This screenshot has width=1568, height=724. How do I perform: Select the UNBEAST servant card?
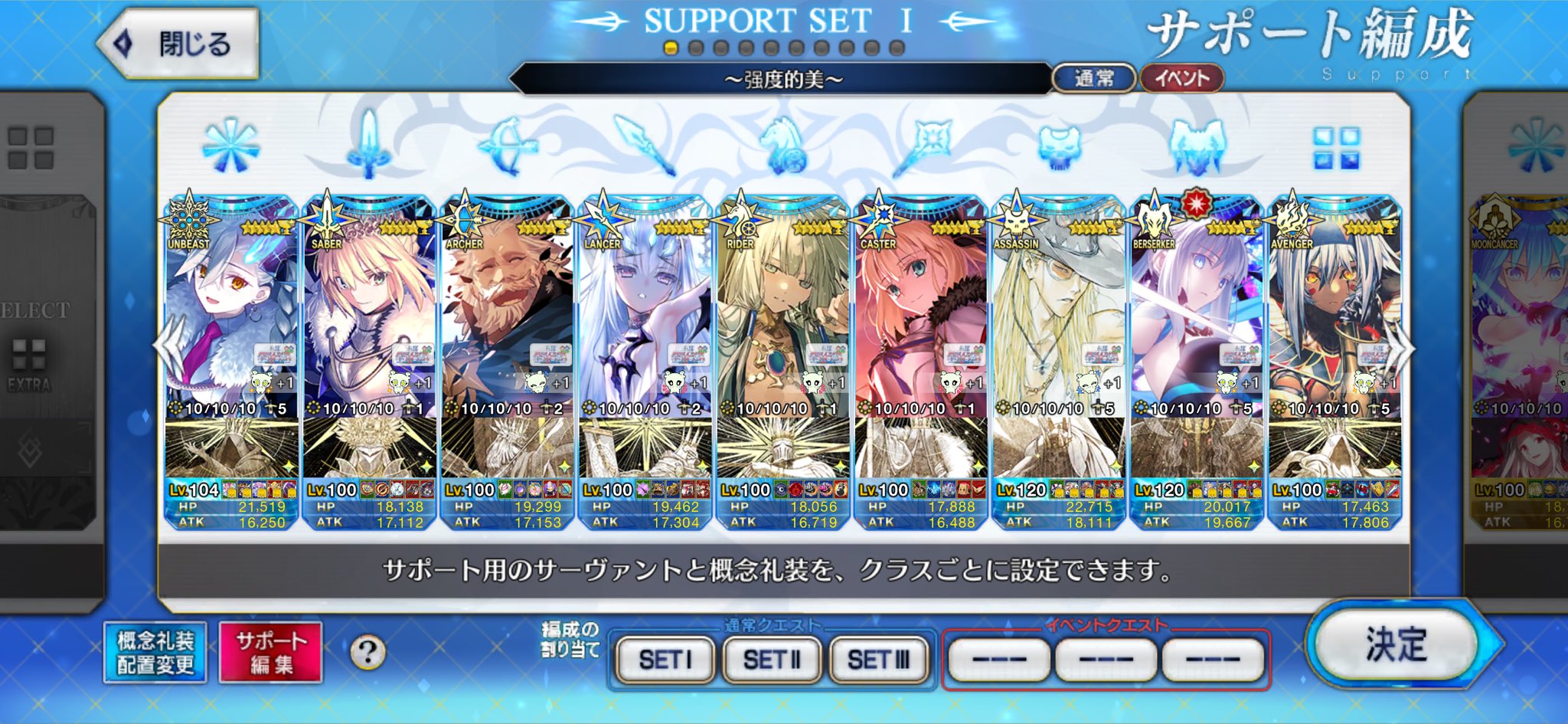coord(230,322)
